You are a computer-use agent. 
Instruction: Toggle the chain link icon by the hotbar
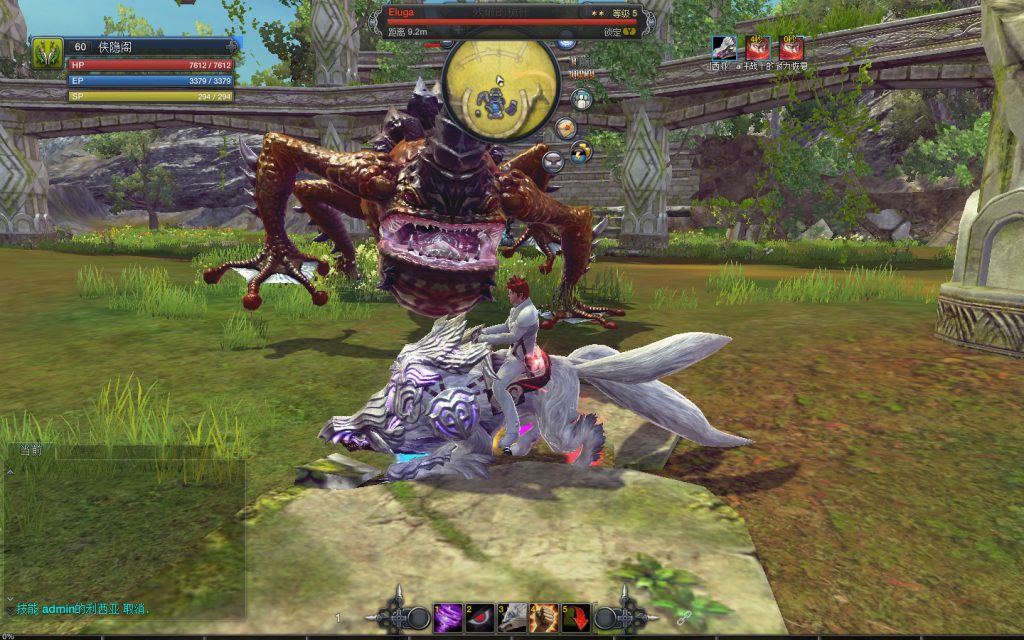point(685,617)
